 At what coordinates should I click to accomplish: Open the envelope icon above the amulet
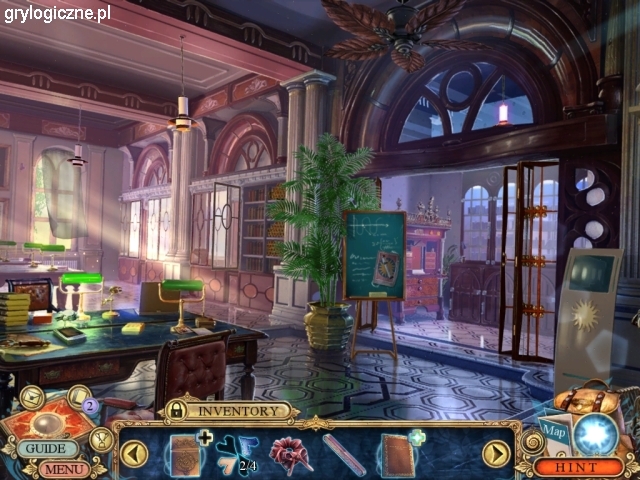pos(31,397)
